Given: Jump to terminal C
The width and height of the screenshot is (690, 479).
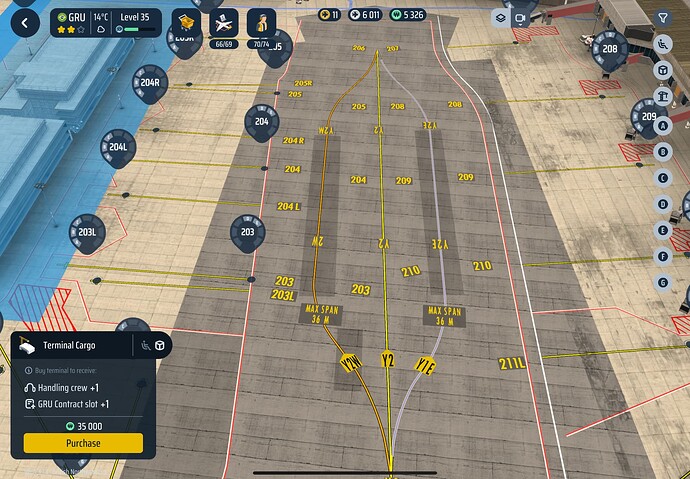Looking at the screenshot, I should tap(662, 178).
